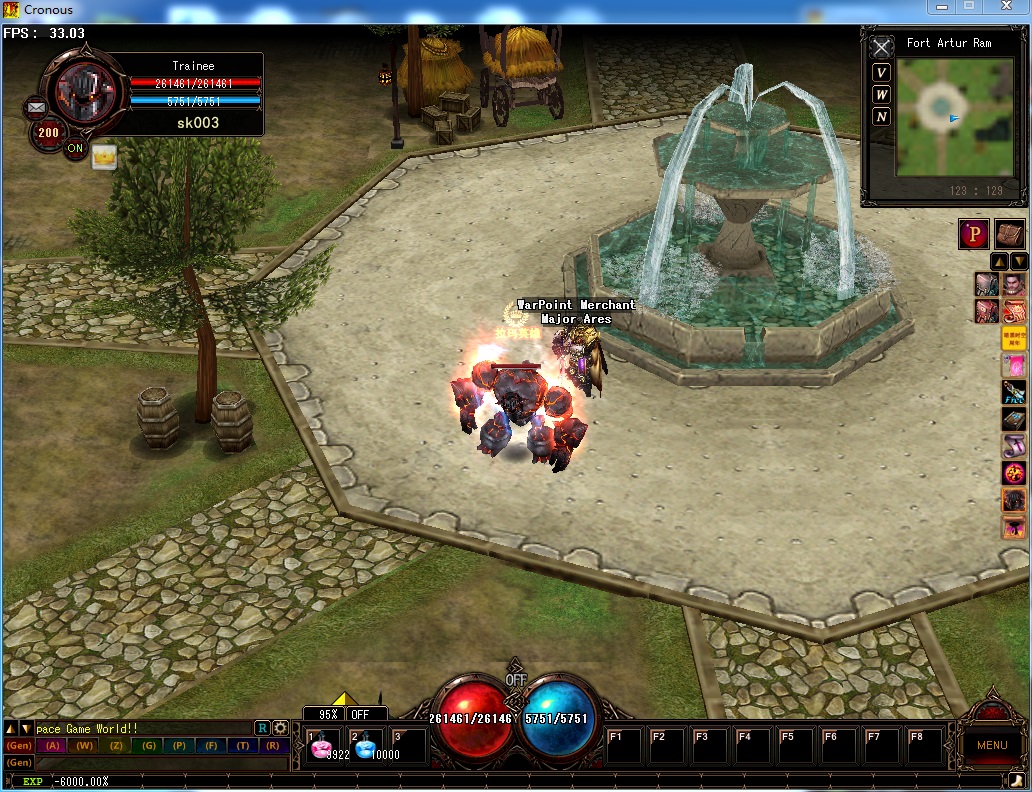This screenshot has width=1032, height=792.
Task: Toggle the OFF tab above the potion slots
Action: pyautogui.click(x=361, y=715)
